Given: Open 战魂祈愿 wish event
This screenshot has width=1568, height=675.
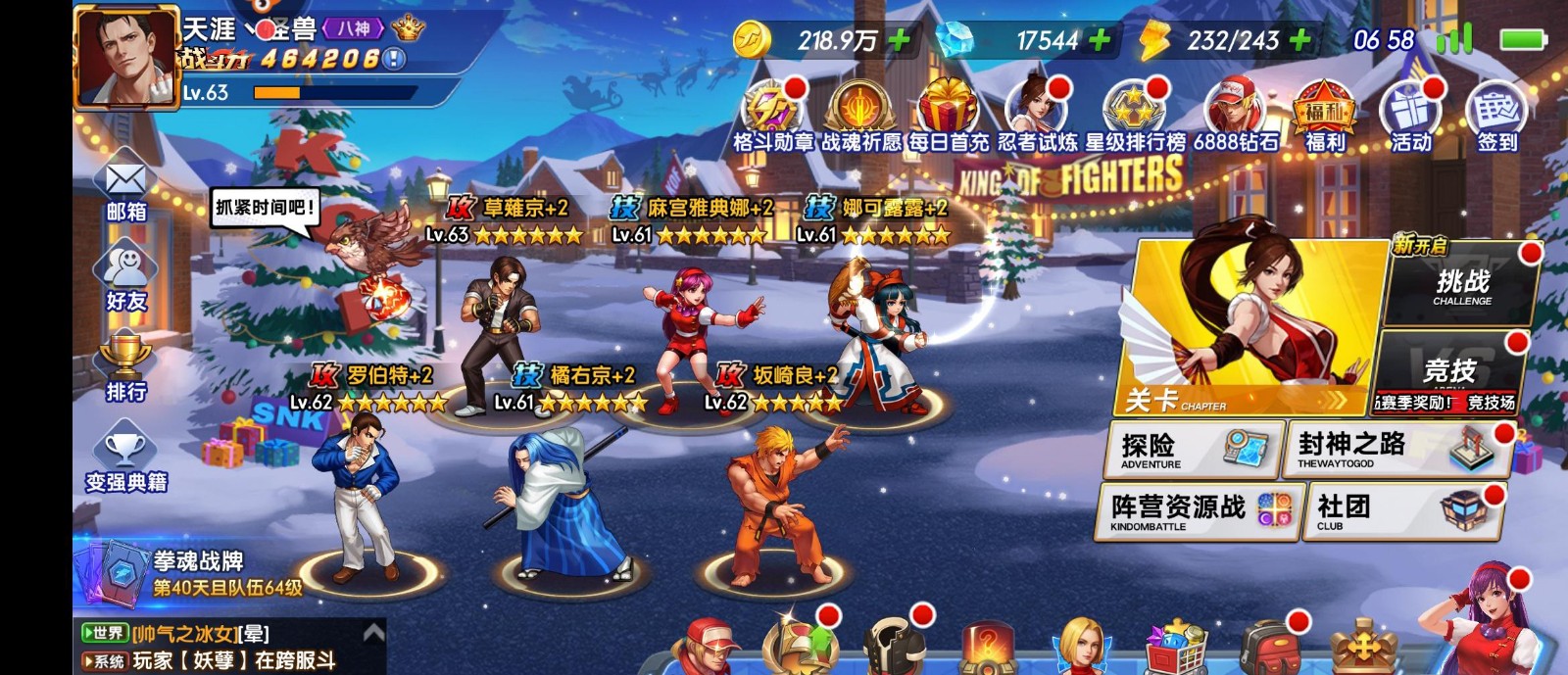Looking at the screenshot, I should [x=859, y=116].
